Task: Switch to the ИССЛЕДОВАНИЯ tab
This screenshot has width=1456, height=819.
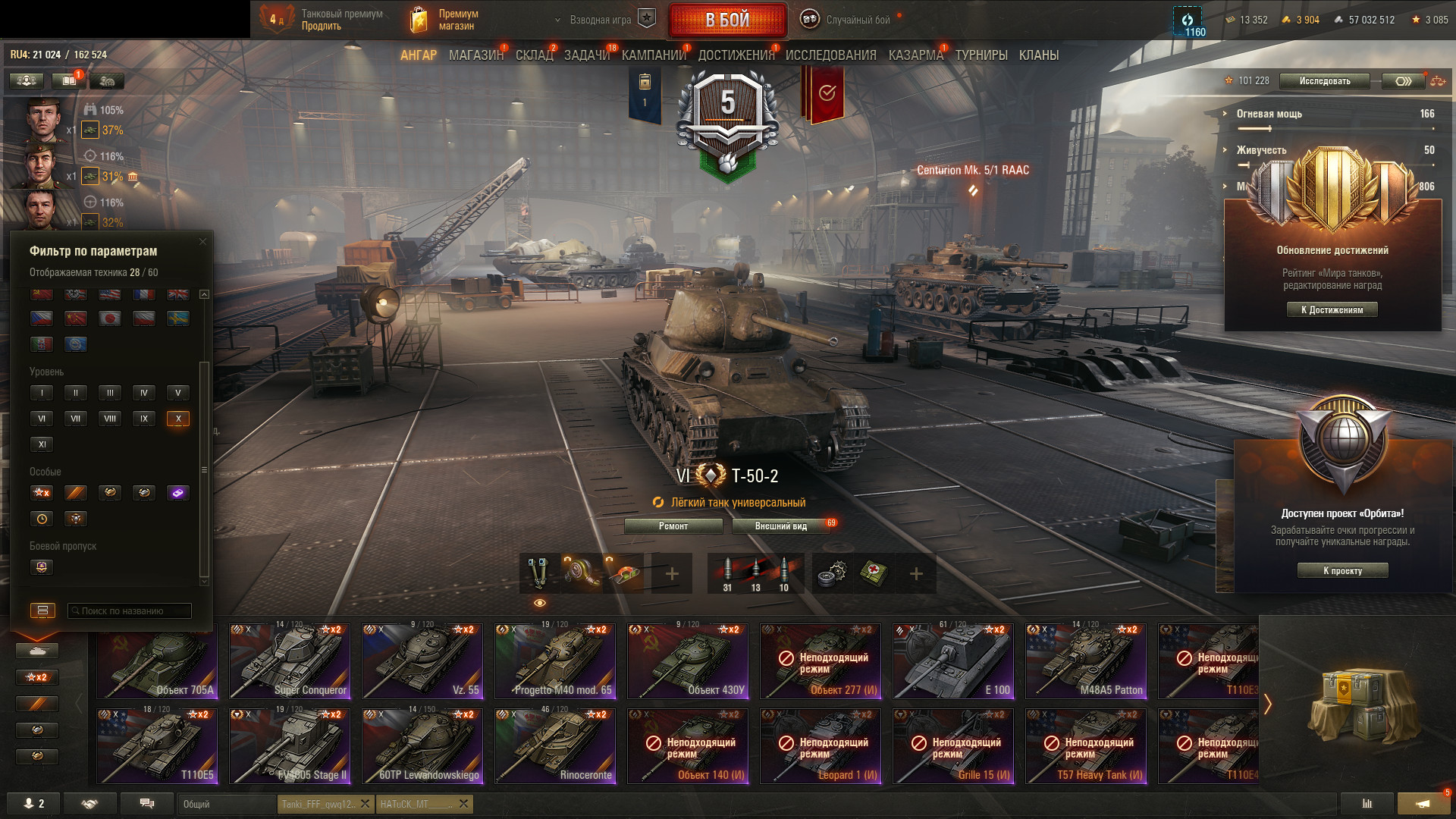Action: click(830, 55)
